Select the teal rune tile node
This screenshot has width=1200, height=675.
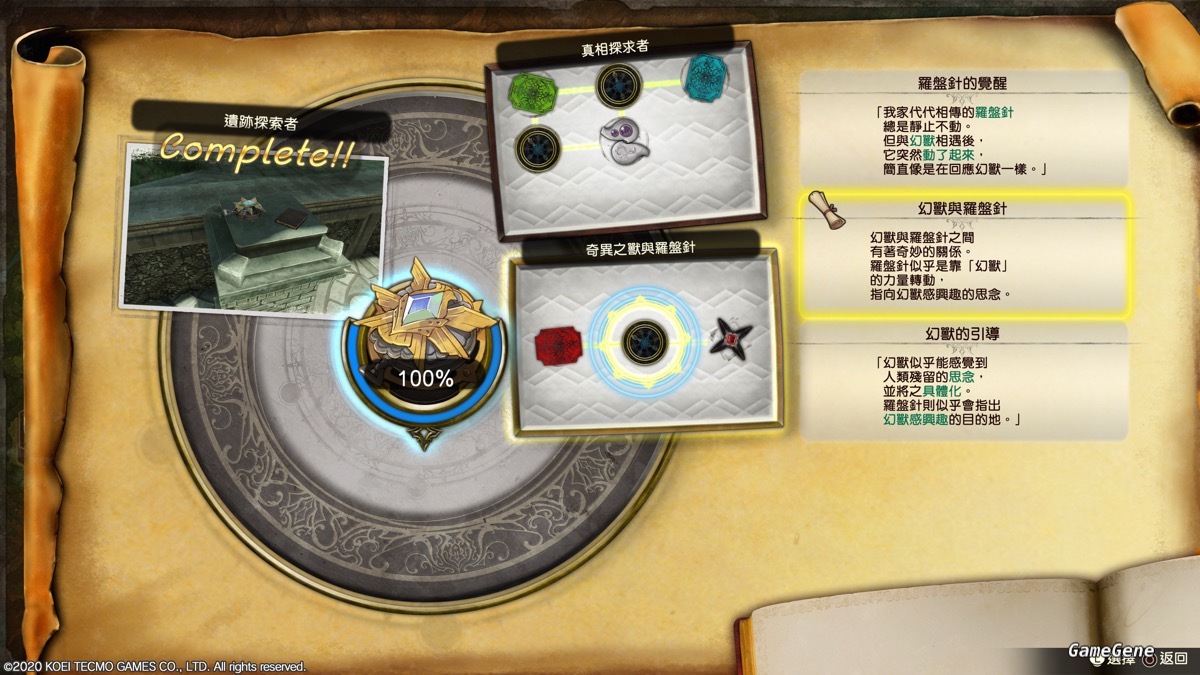tap(707, 76)
